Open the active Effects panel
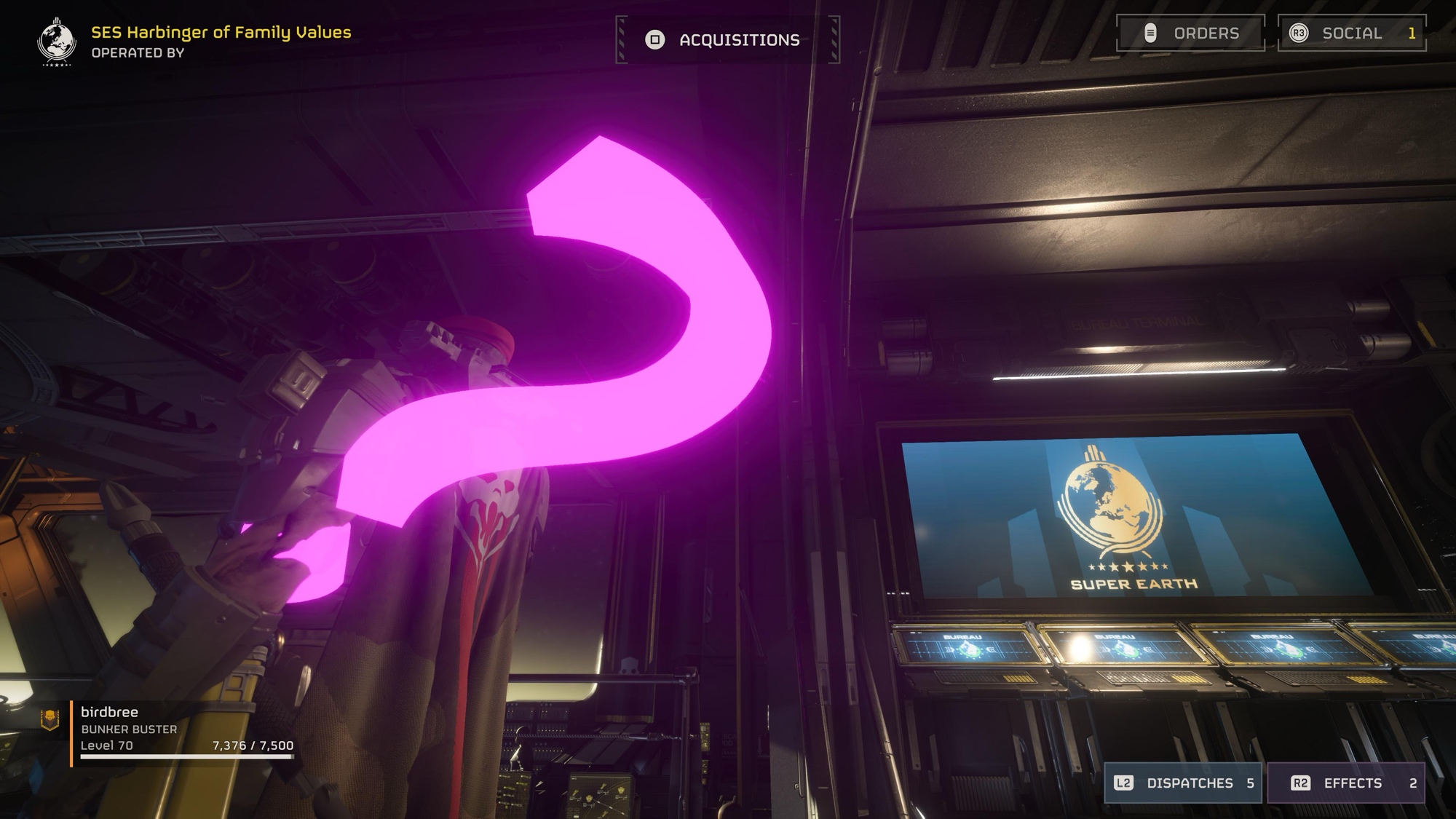The width and height of the screenshot is (1456, 819). 1345,783
